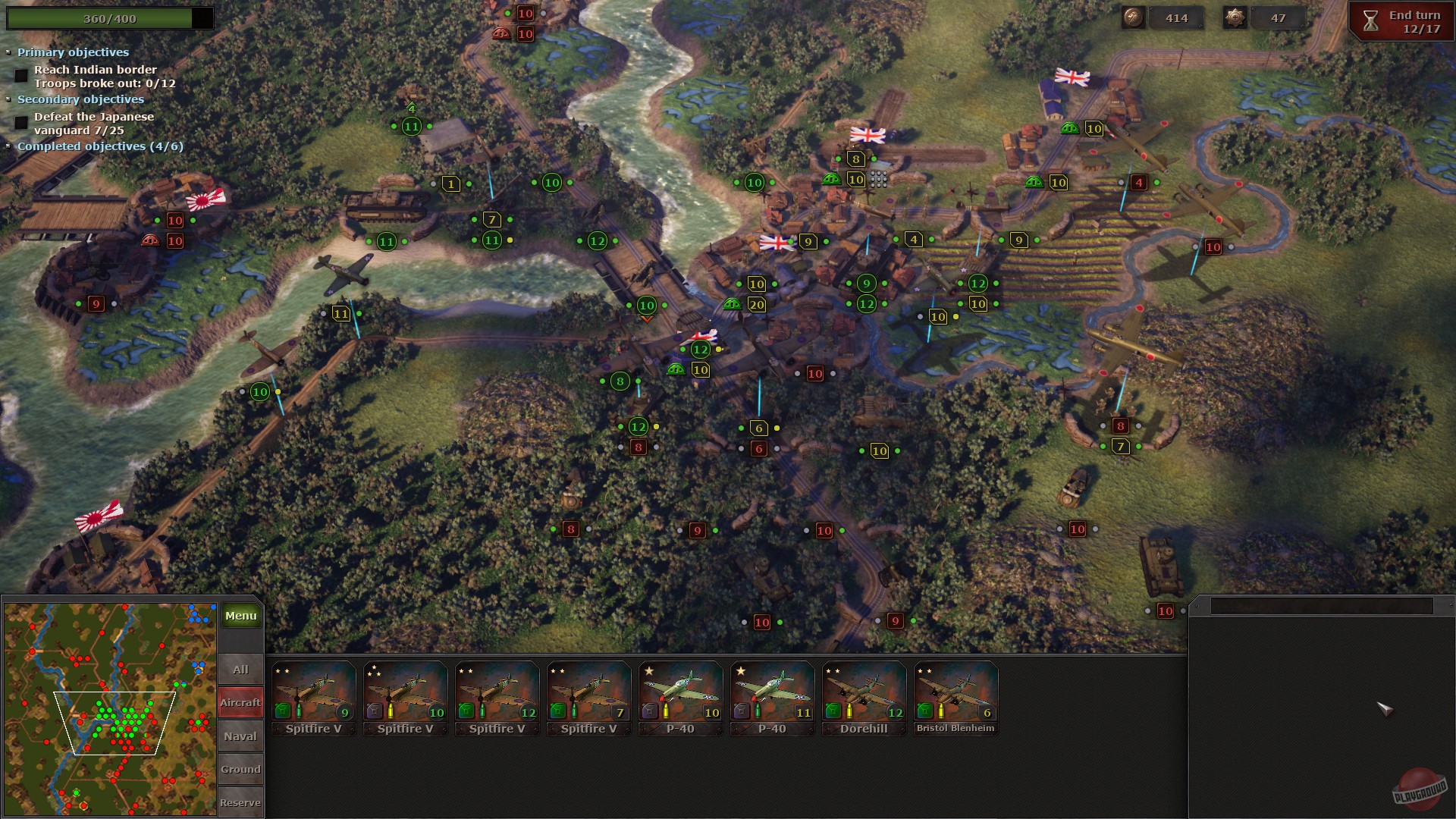
Task: Click the gold resources coin icon showing 414
Action: click(1132, 17)
